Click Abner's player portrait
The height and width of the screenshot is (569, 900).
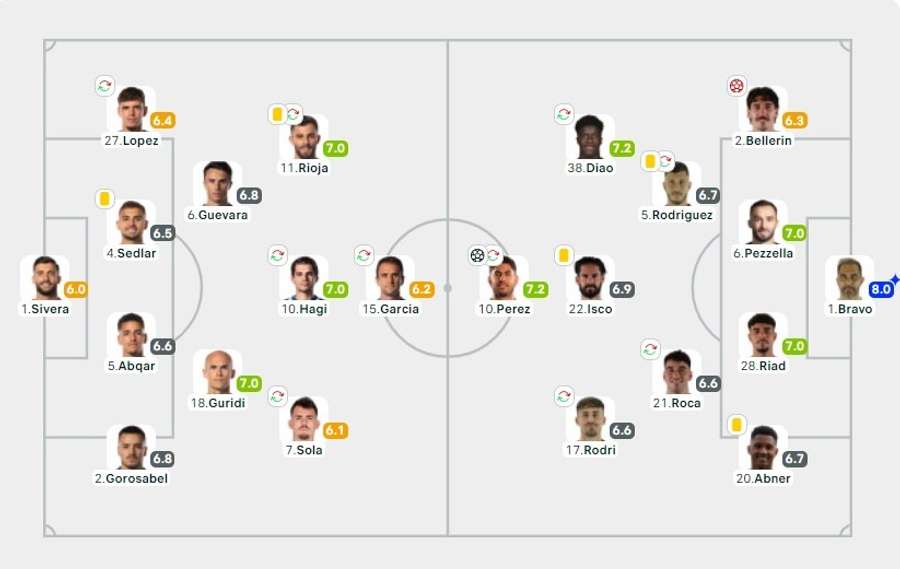762,448
